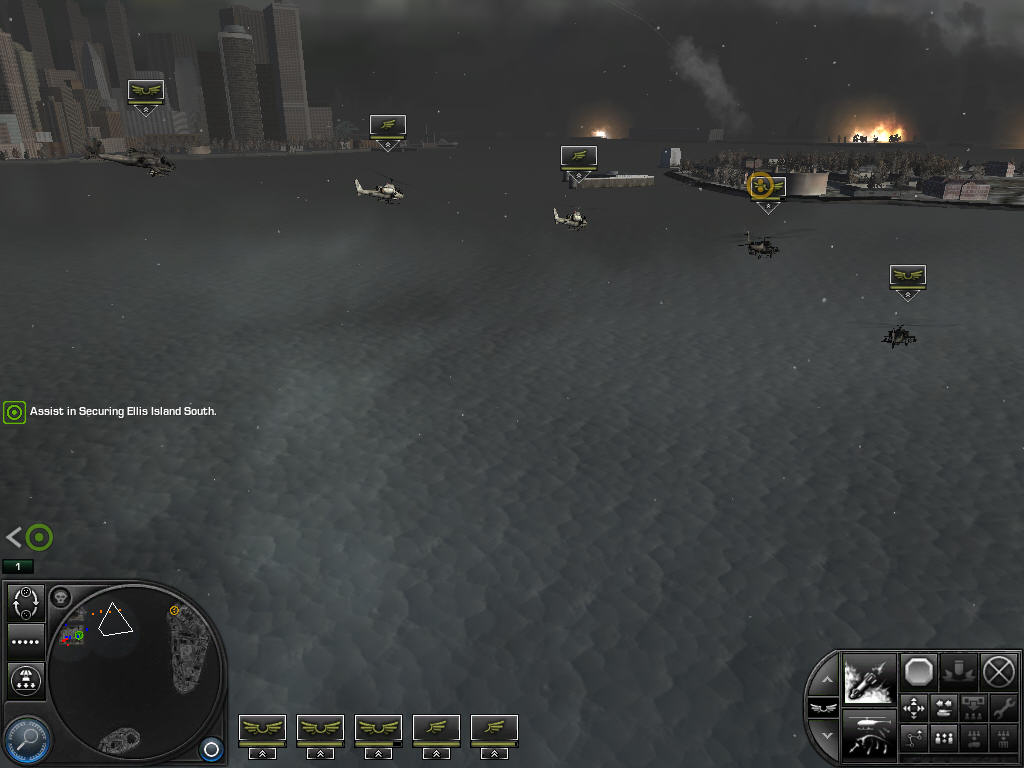Click the blue ring button on minimap
The width and height of the screenshot is (1024, 768).
[210, 748]
